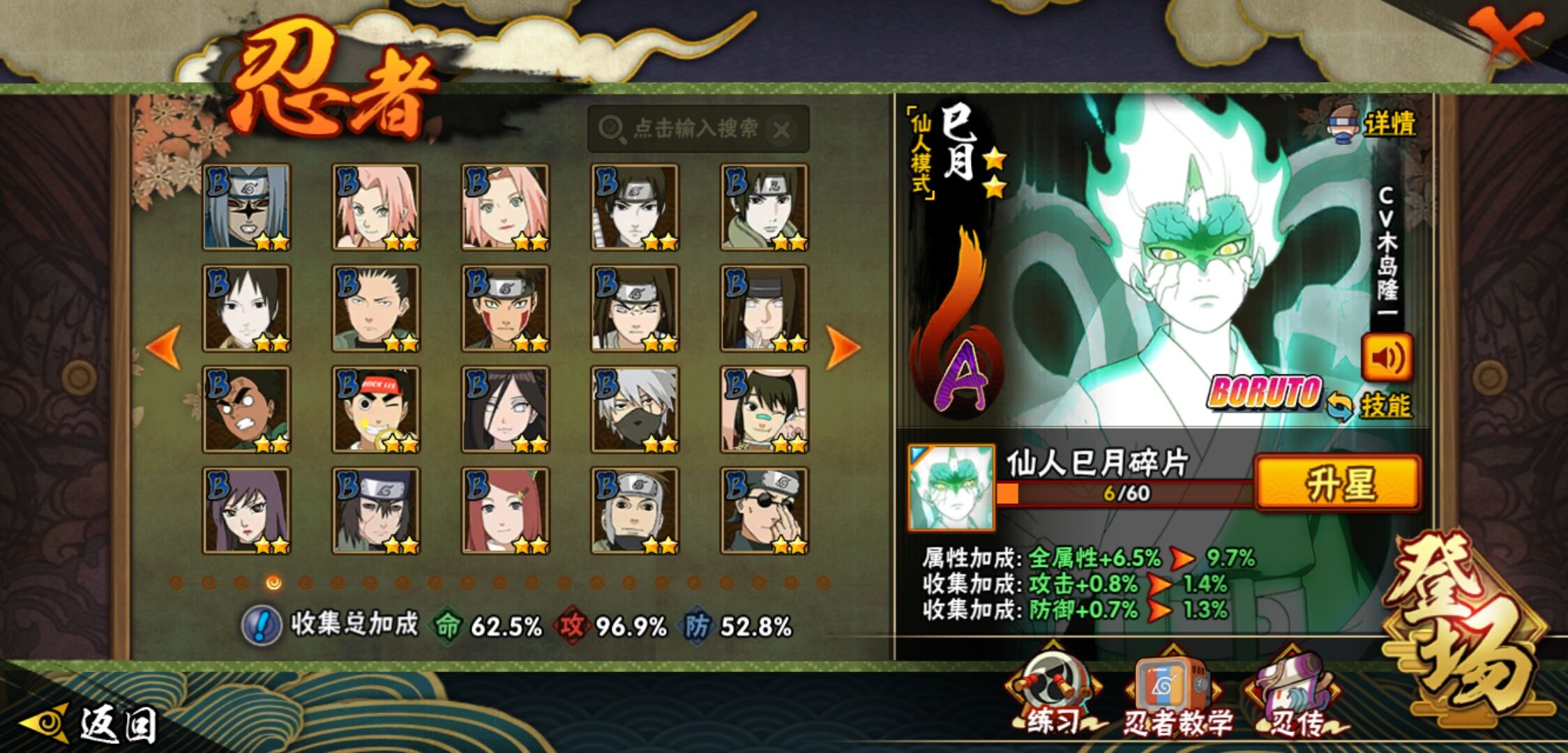Pick the sunglasses ninja portrait
Screen dimensions: 1568x753
[764, 511]
